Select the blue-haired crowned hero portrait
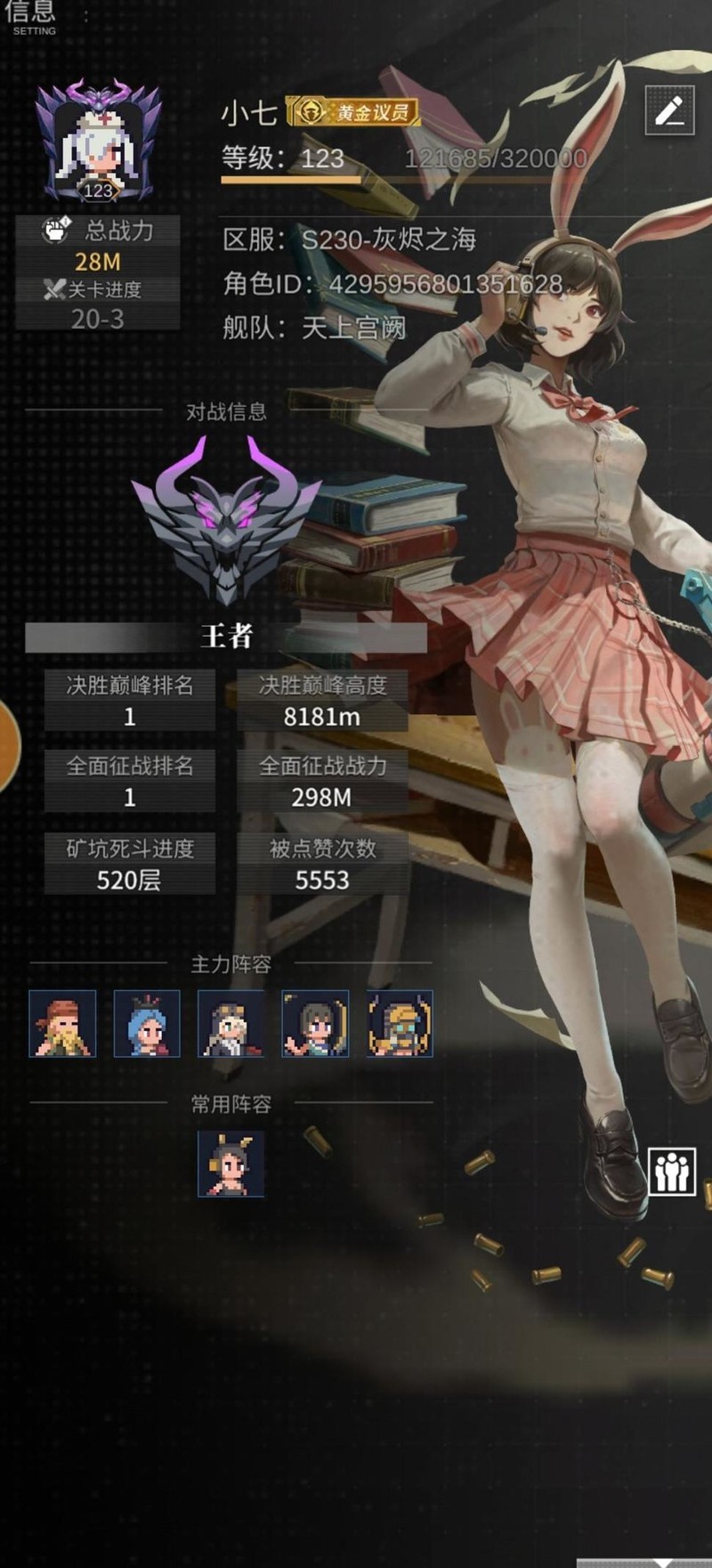712x1568 pixels. coord(147,1024)
